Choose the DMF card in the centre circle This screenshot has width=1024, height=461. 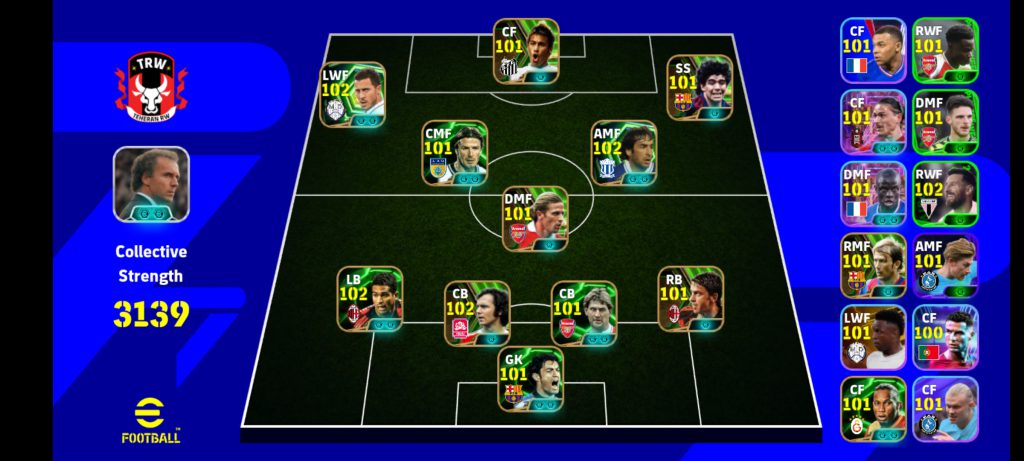coord(535,218)
